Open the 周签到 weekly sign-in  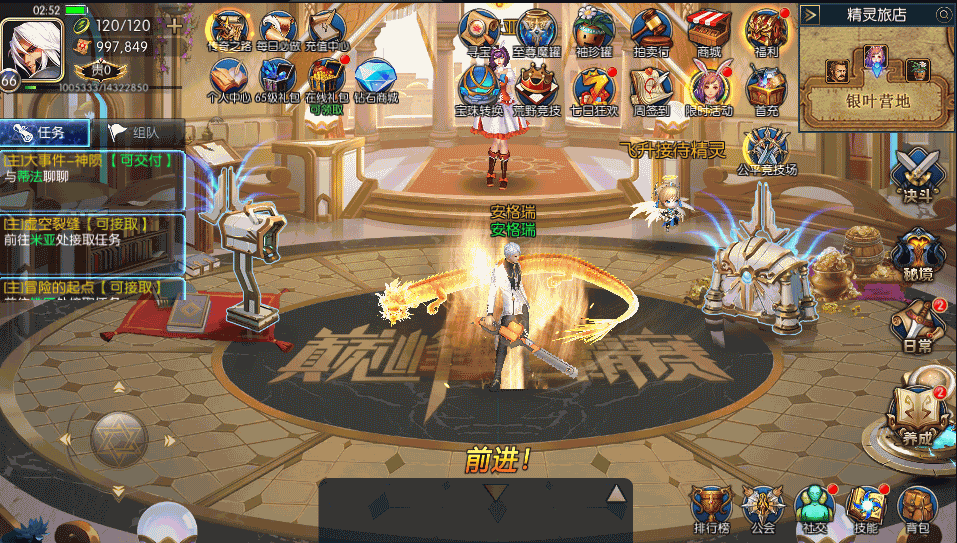(651, 88)
